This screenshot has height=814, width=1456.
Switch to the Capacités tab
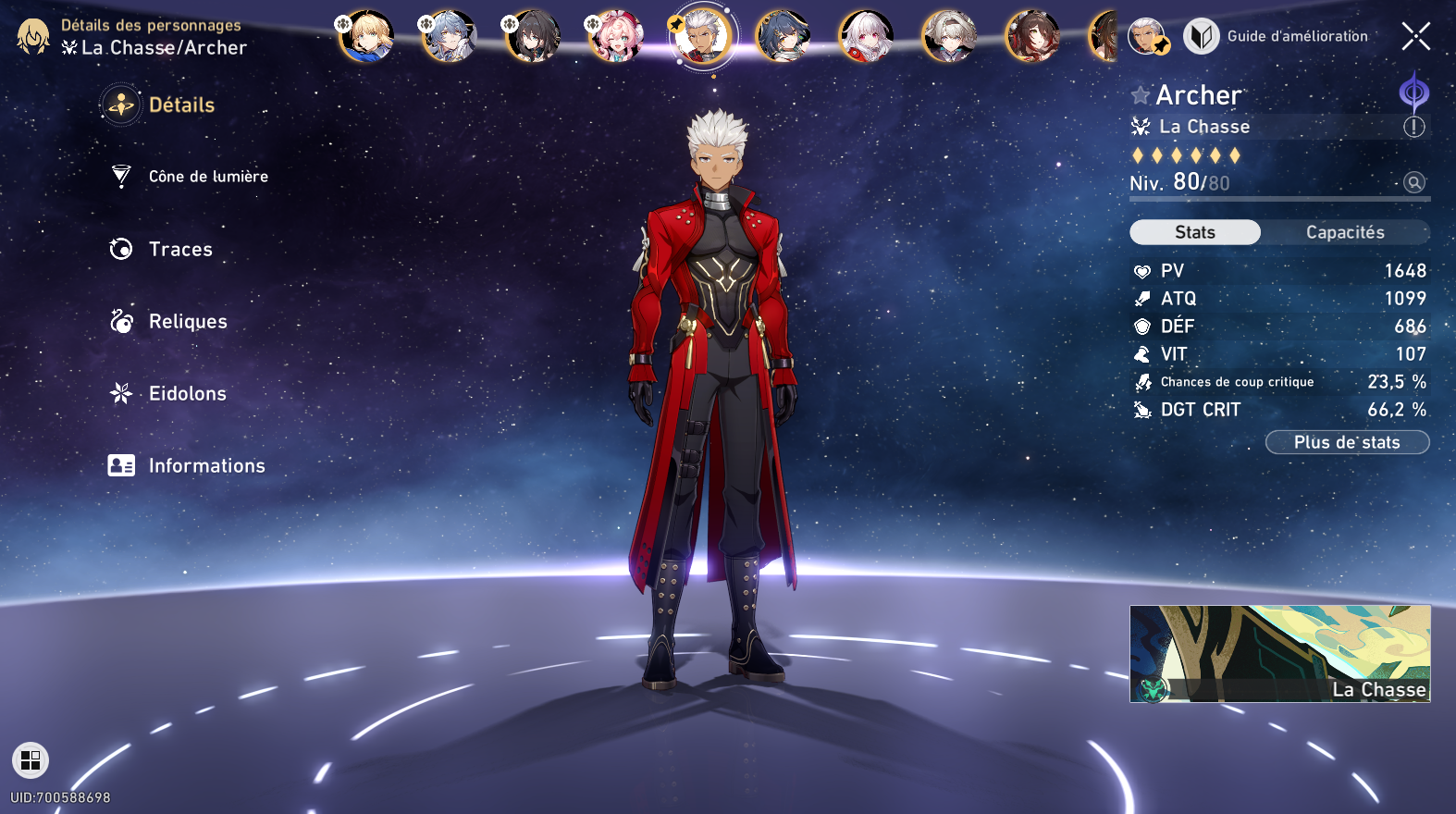click(x=1345, y=232)
